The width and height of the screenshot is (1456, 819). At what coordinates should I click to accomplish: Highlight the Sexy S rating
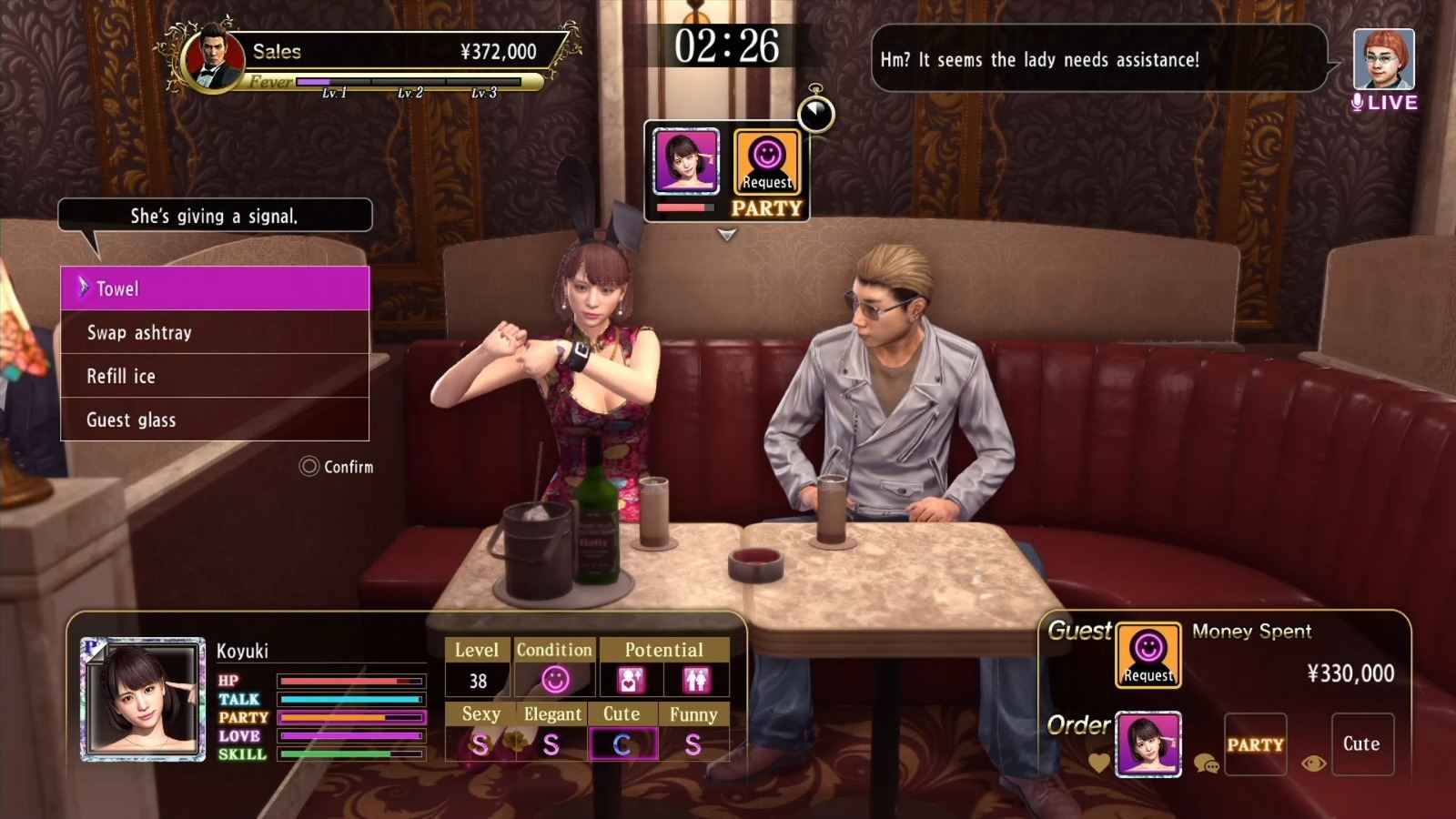[480, 743]
